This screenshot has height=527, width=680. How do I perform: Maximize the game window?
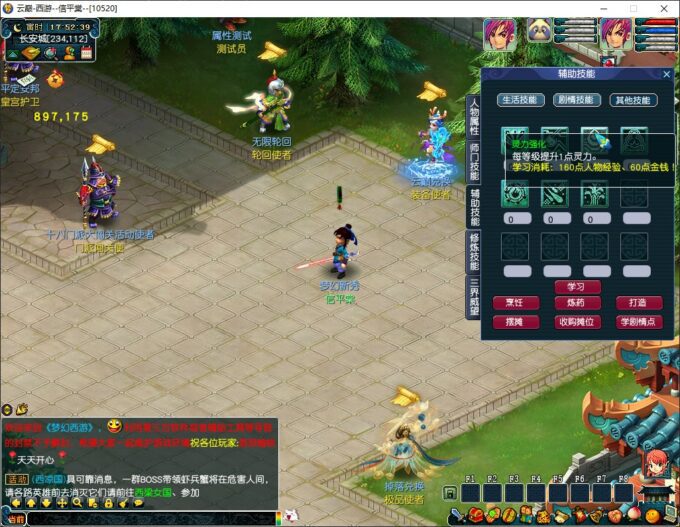point(632,8)
